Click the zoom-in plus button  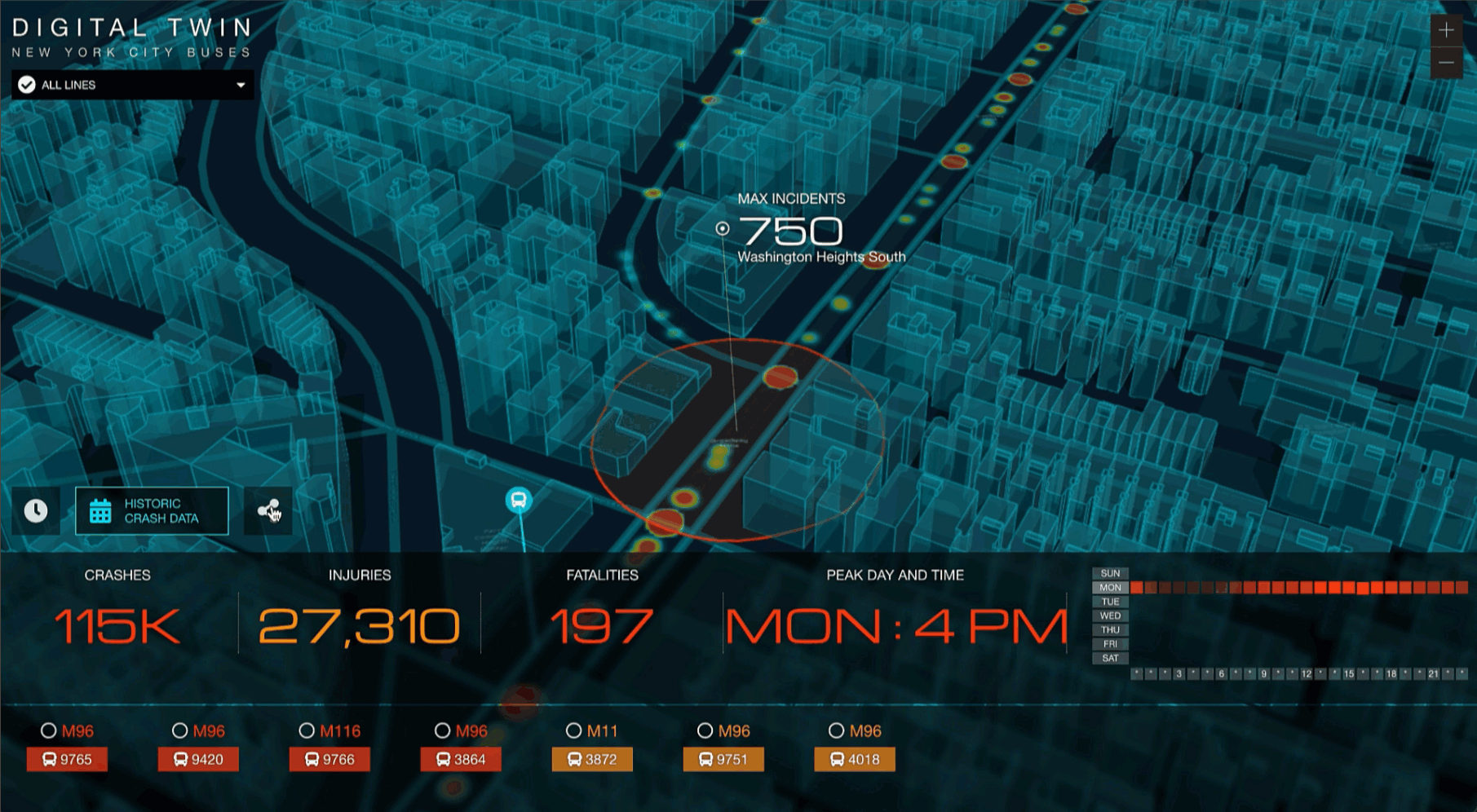[1448, 29]
